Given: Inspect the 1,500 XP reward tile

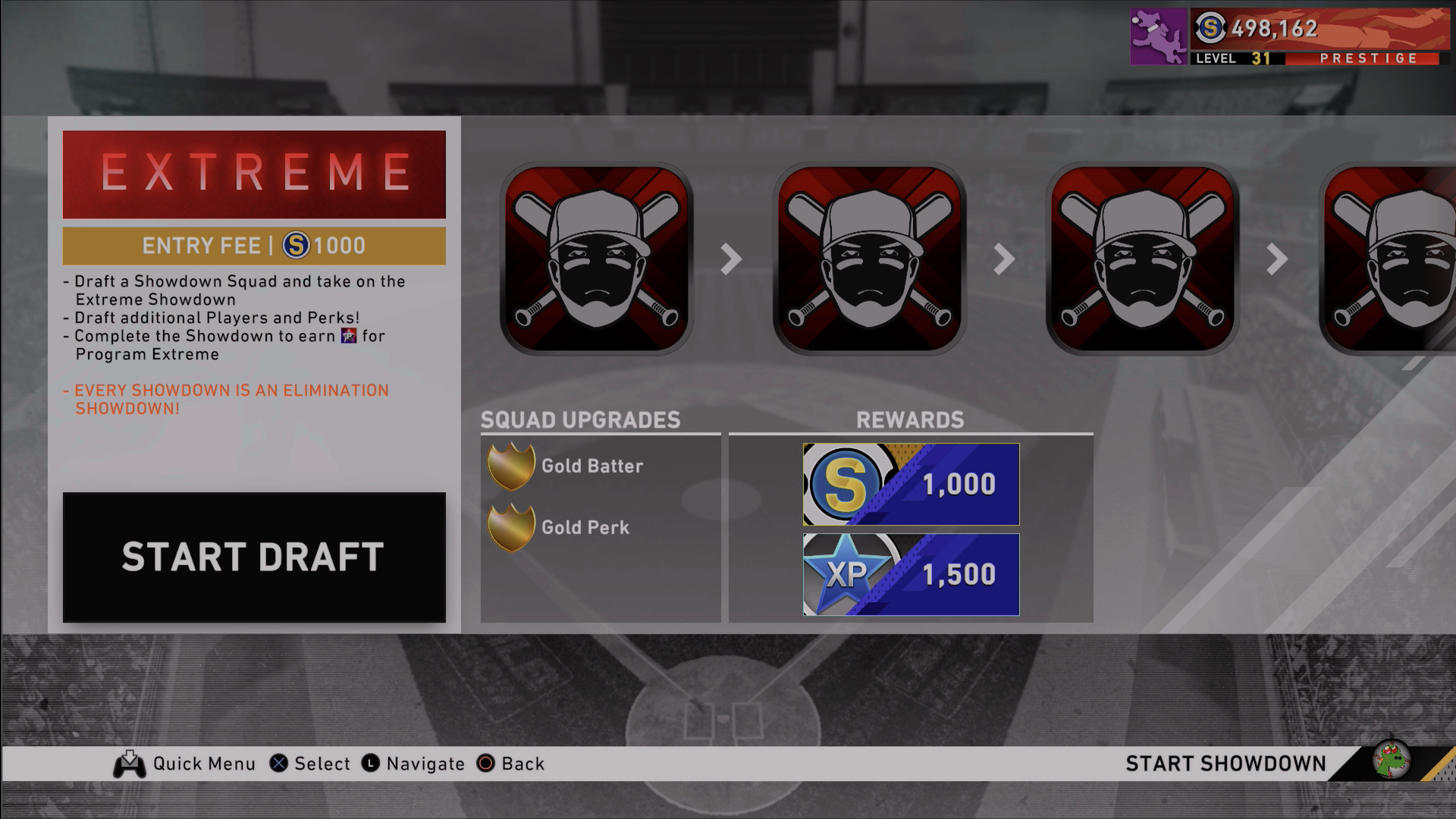Looking at the screenshot, I should tap(911, 574).
